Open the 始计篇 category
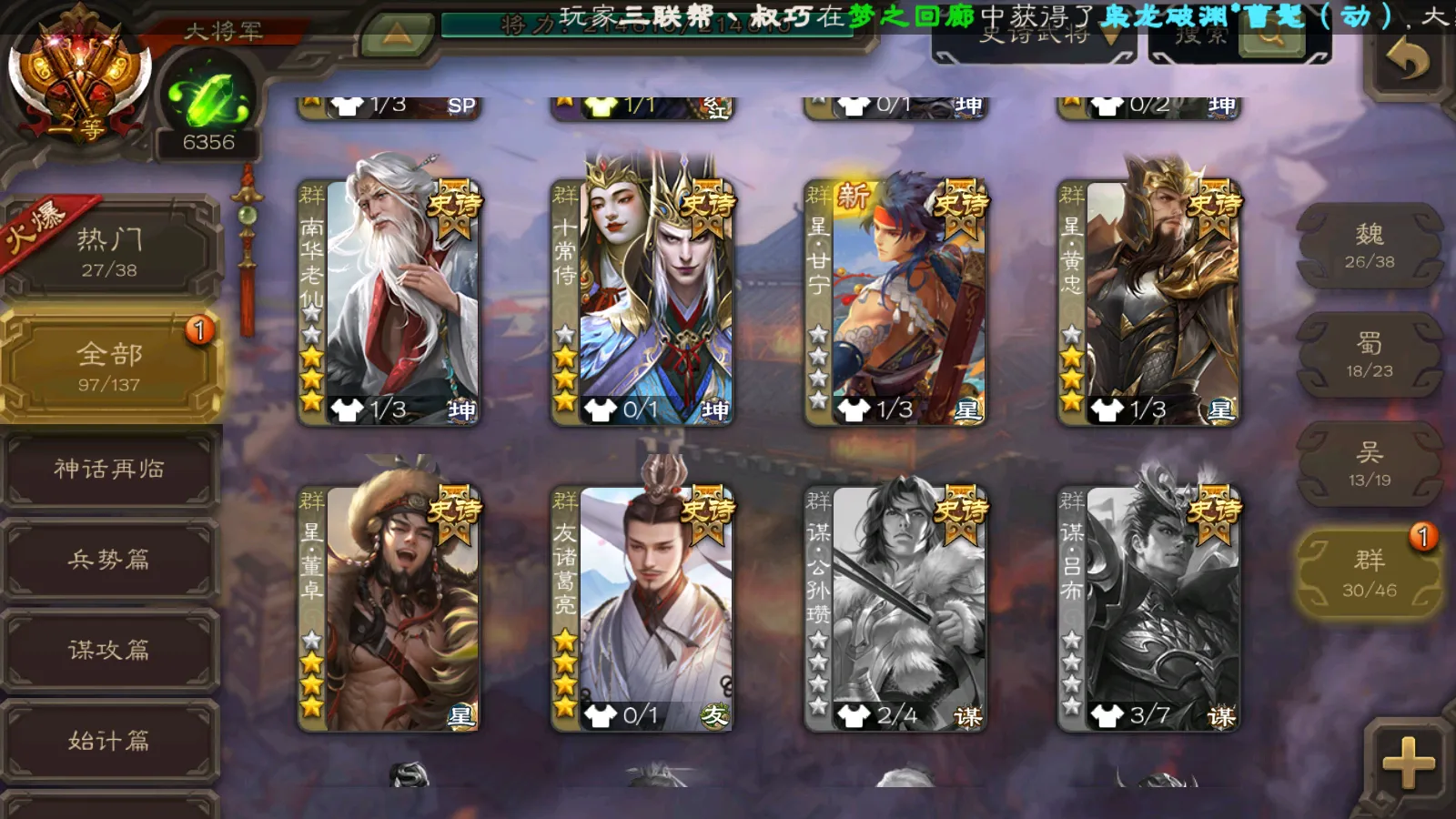Viewport: 1456px width, 819px height. coord(109,740)
